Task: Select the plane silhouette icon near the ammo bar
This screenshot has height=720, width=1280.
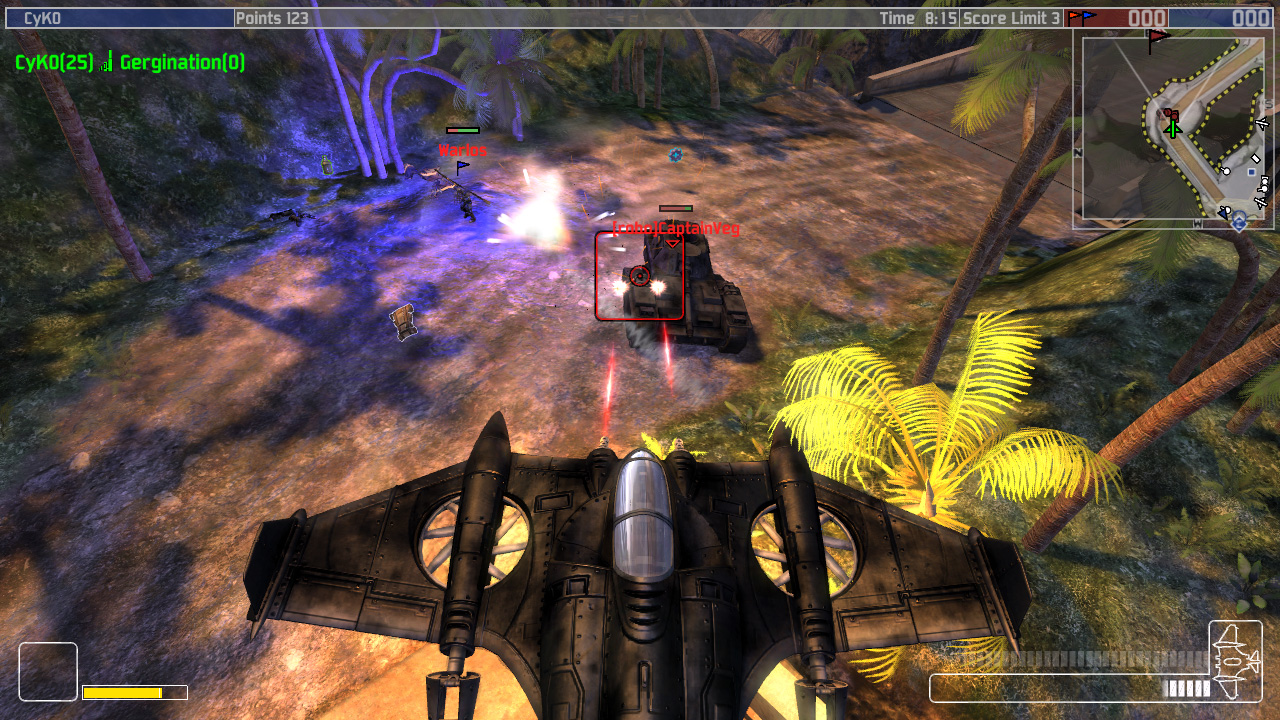Action: (x=1235, y=660)
